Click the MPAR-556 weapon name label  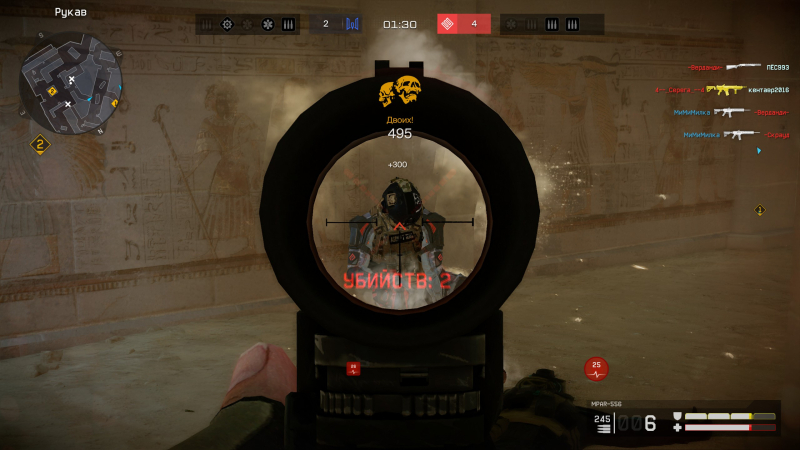pyautogui.click(x=606, y=404)
